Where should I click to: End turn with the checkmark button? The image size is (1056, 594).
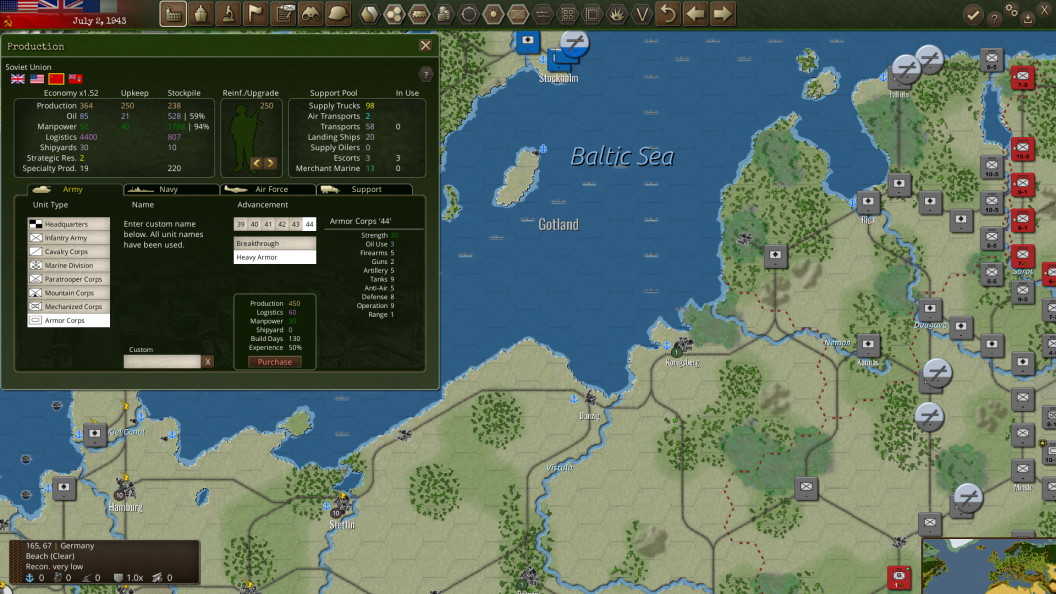(972, 14)
